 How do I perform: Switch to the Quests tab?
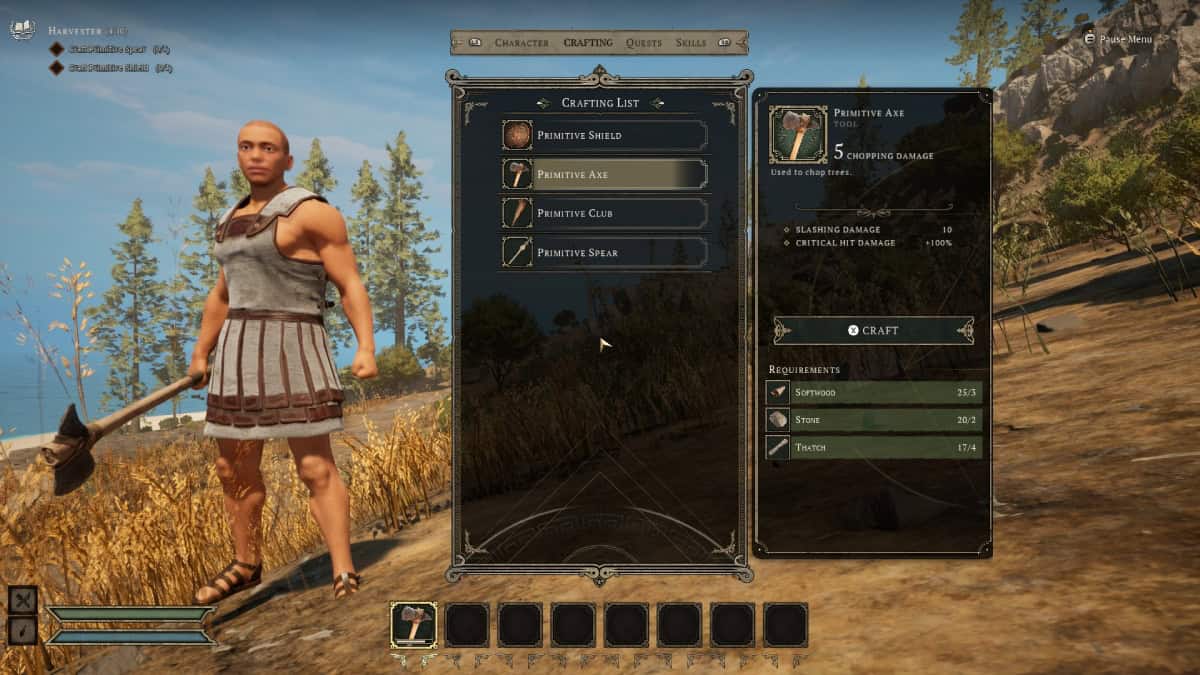click(x=644, y=43)
